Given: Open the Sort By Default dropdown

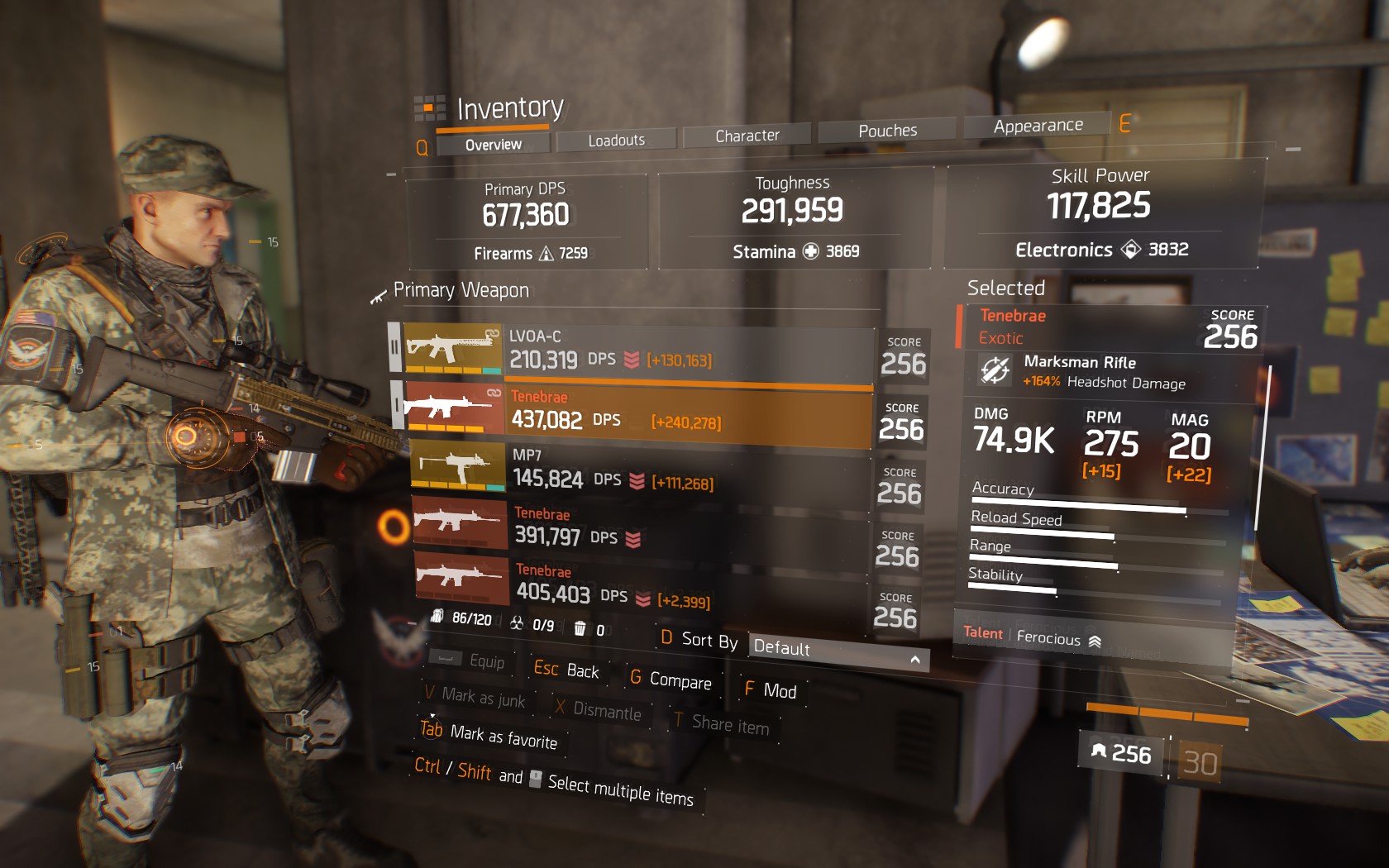Looking at the screenshot, I should pyautogui.click(x=837, y=652).
